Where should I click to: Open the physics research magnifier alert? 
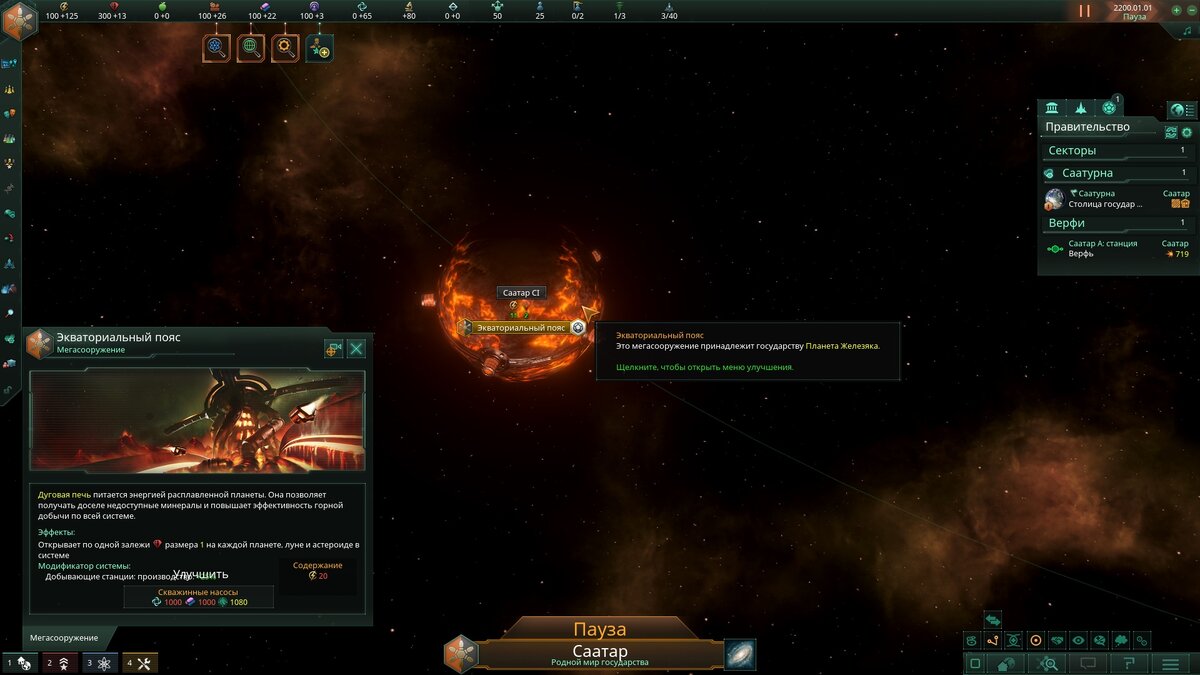216,47
